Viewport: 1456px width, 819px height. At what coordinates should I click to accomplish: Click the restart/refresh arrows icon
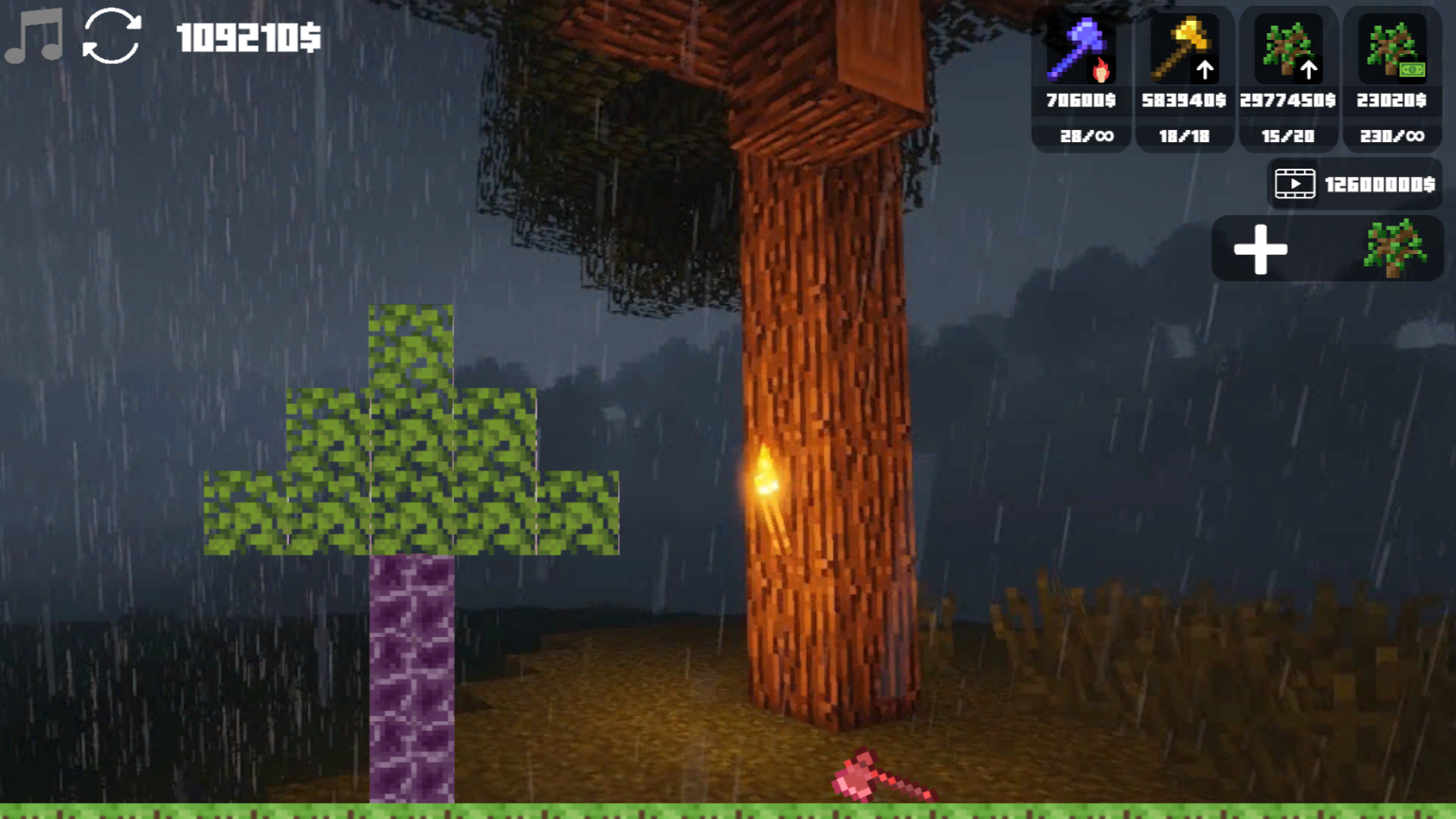(x=111, y=38)
